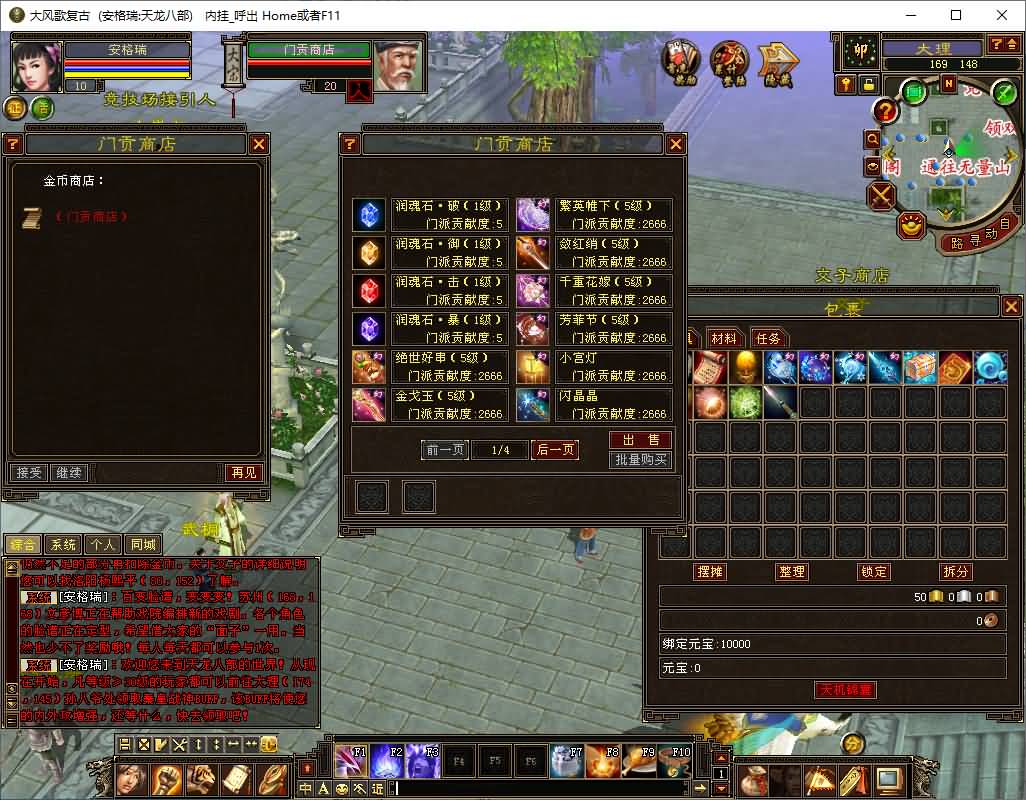The height and width of the screenshot is (800, 1026).
Task: Close the 门贡商店 shop item window
Action: point(673,144)
